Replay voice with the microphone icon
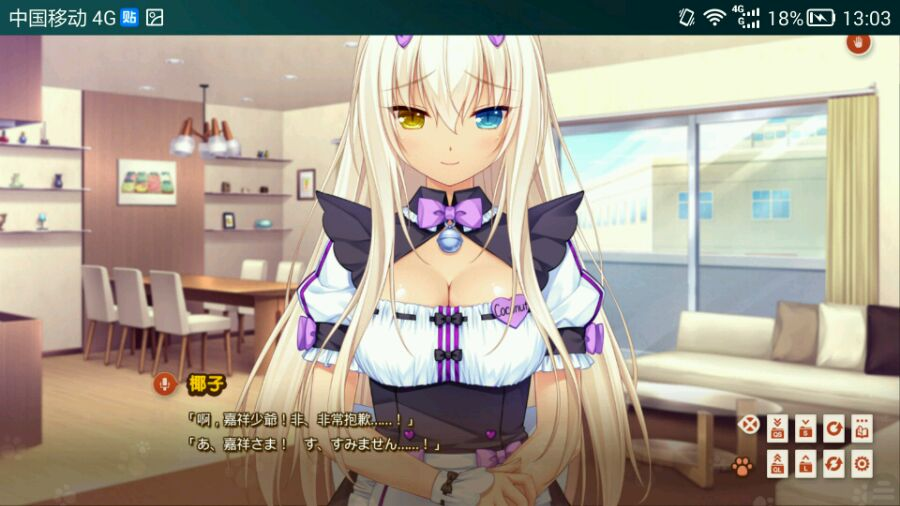The width and height of the screenshot is (900, 506). tap(164, 383)
